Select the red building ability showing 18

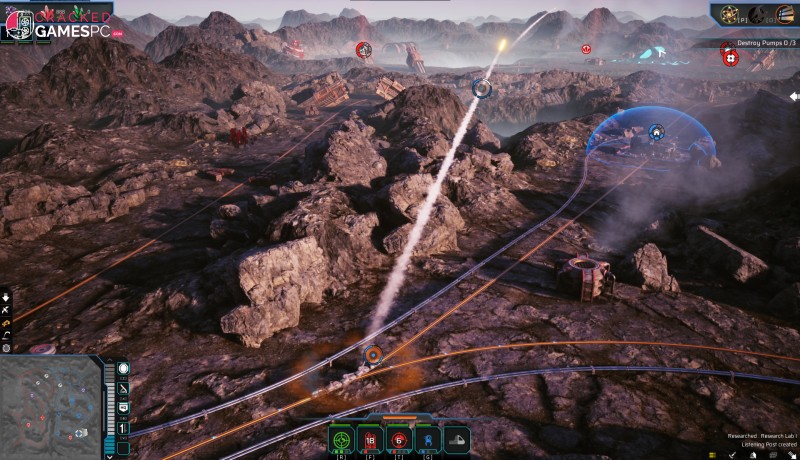click(370, 439)
